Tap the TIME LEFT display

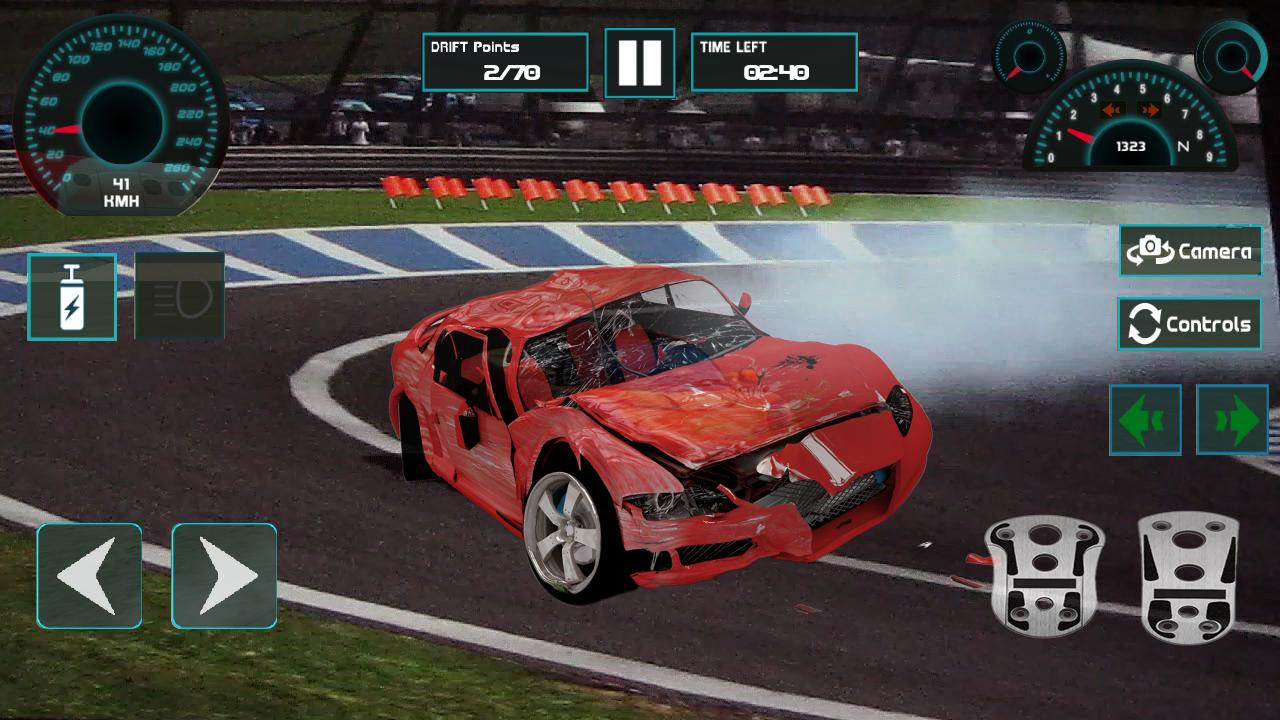click(x=776, y=60)
